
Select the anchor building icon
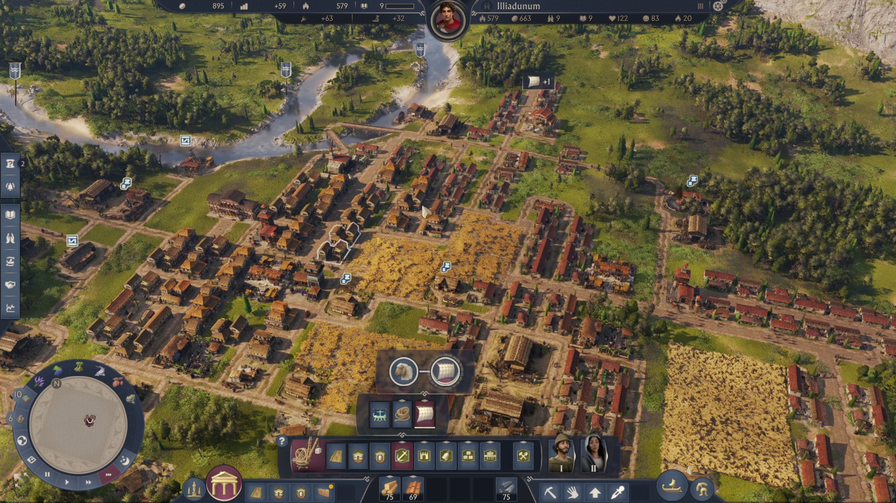[x=403, y=456]
